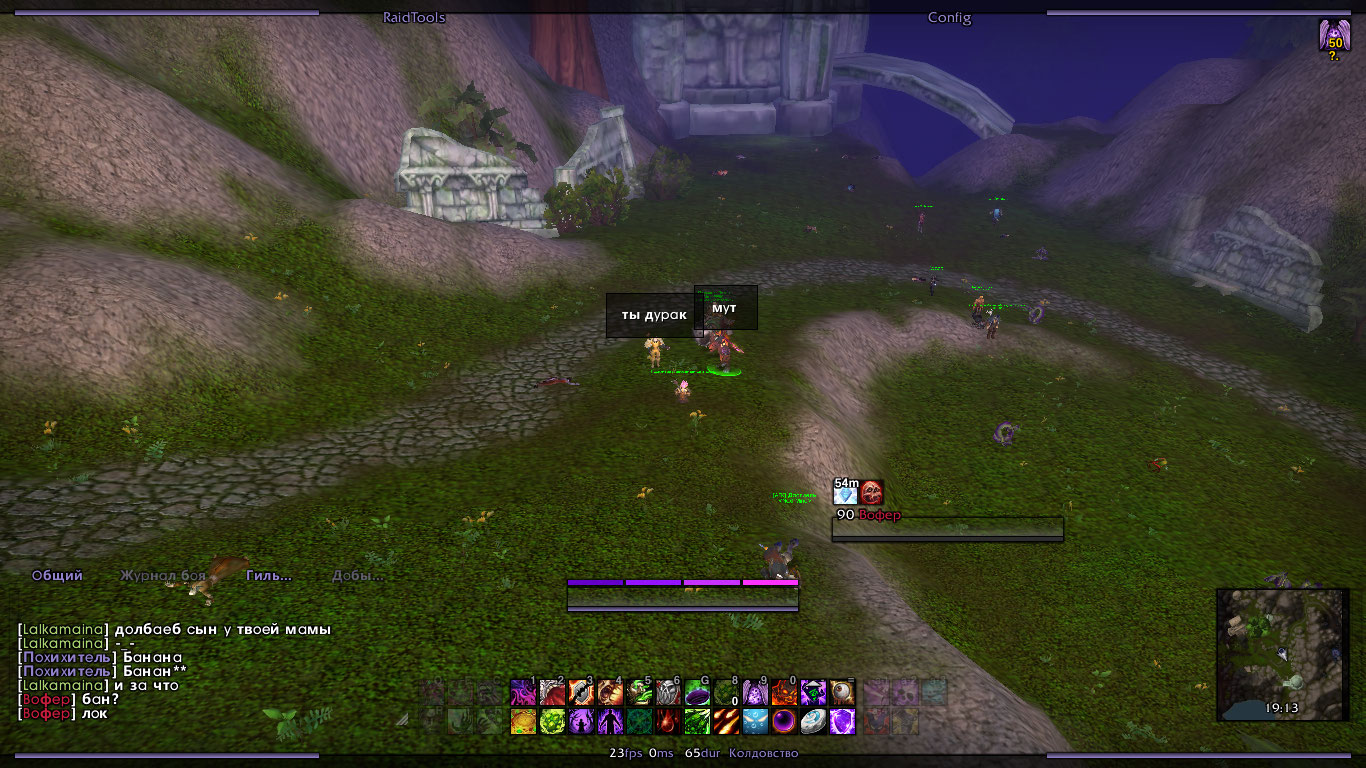Use the dark purple orb ability
The width and height of the screenshot is (1366, 768).
[784, 721]
